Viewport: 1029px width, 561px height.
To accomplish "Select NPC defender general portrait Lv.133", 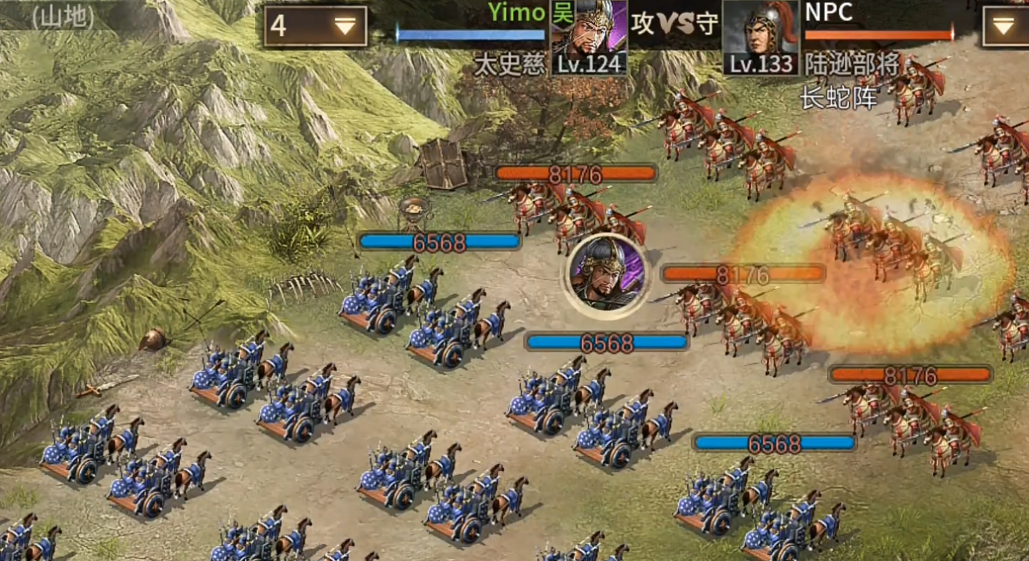I will [761, 36].
